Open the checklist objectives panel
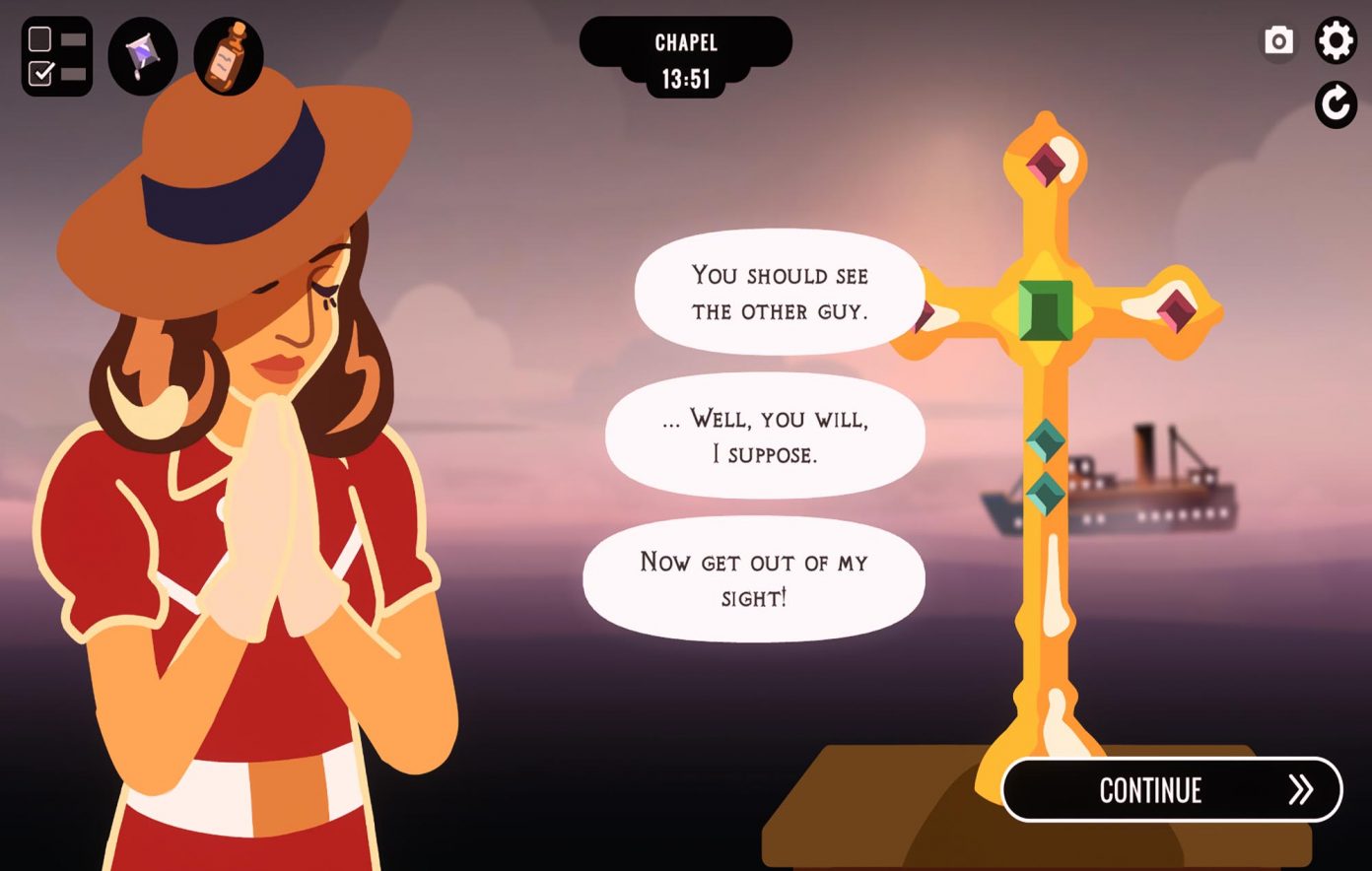Viewport: 1372px width, 871px height. click(57, 56)
